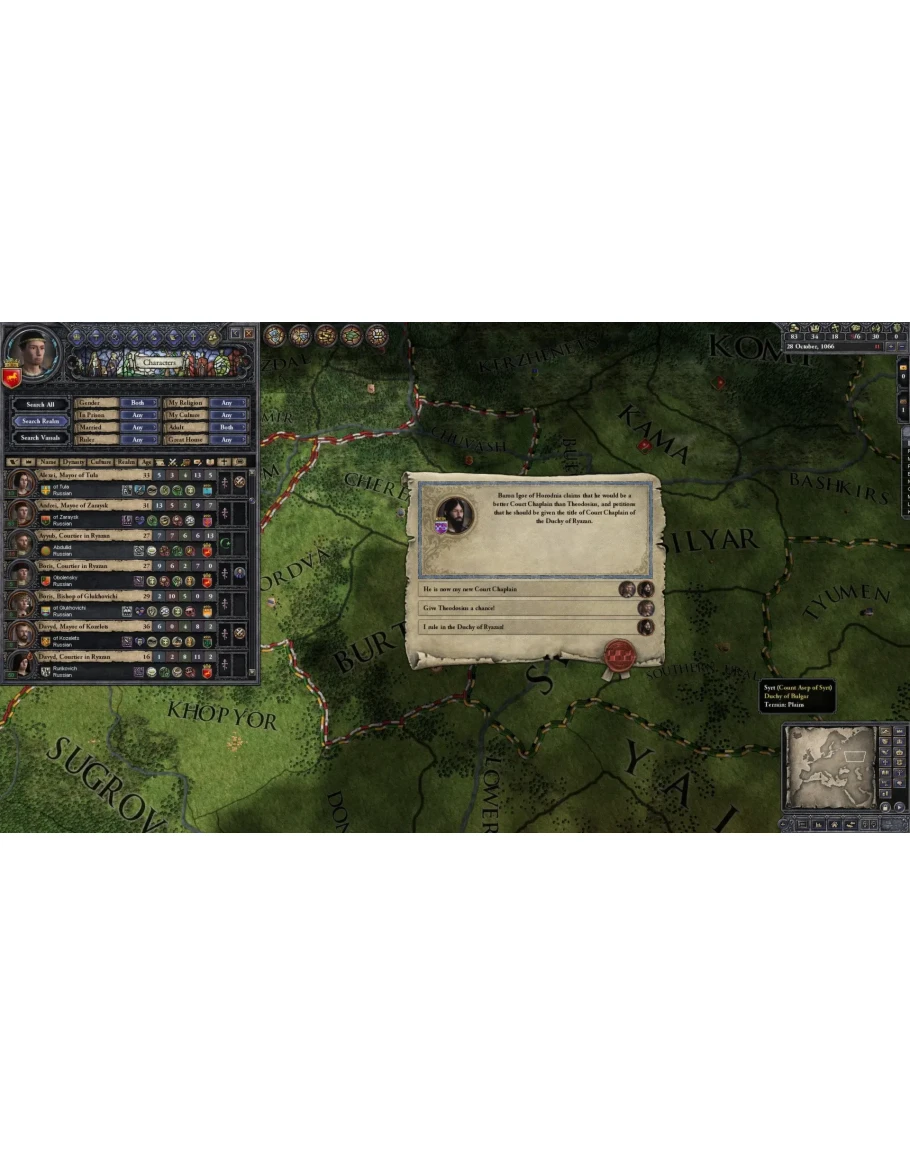The image size is (910, 1155).
Task: Sort characters by Dynasty column
Action: pos(73,462)
